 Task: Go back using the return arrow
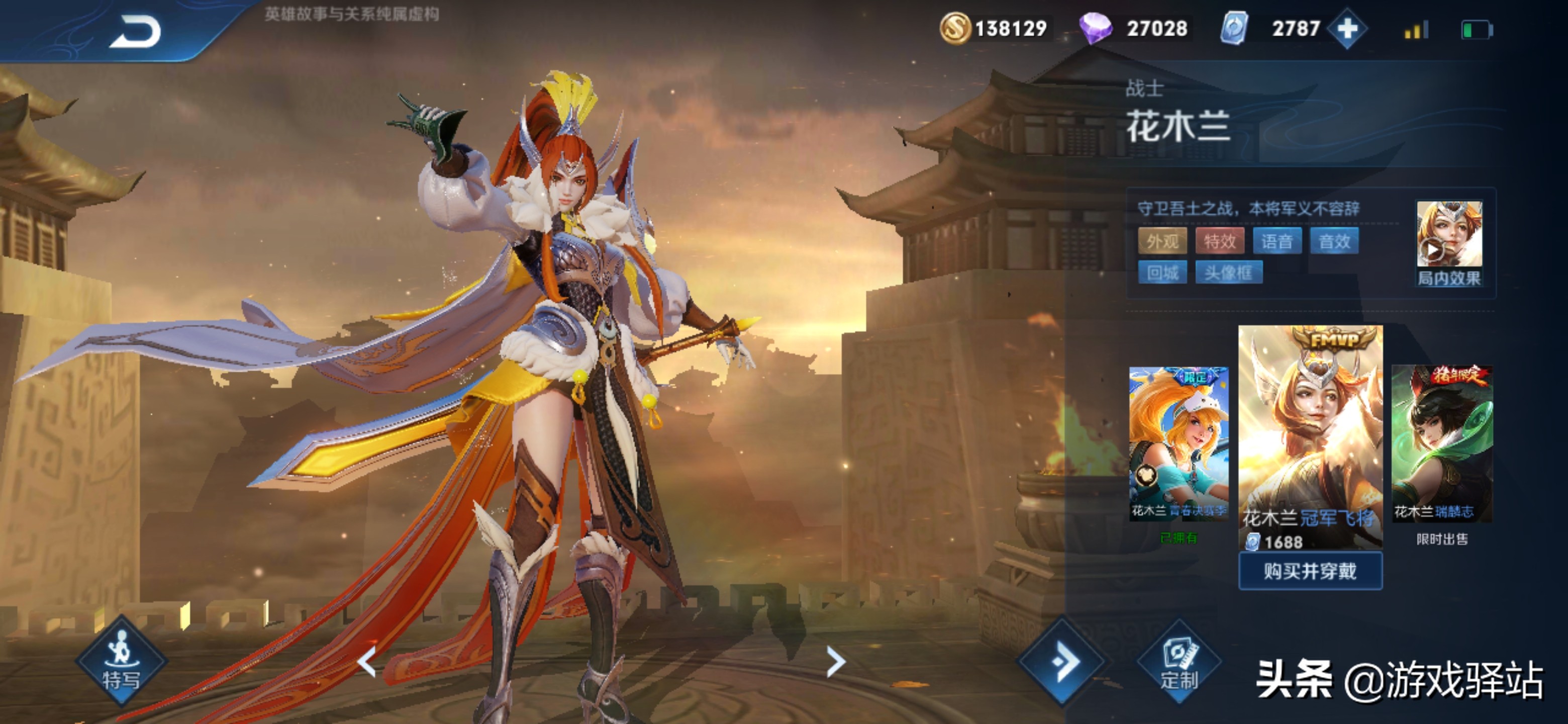pyautogui.click(x=135, y=32)
